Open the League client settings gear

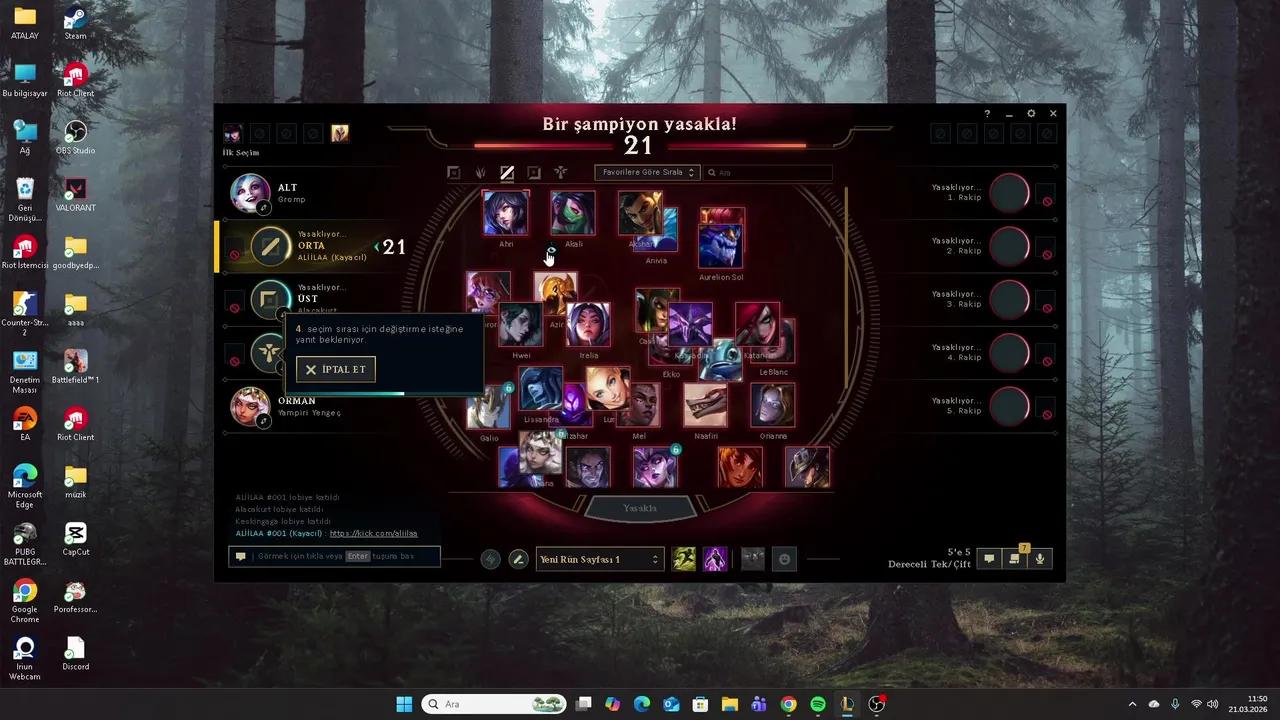[x=1031, y=113]
